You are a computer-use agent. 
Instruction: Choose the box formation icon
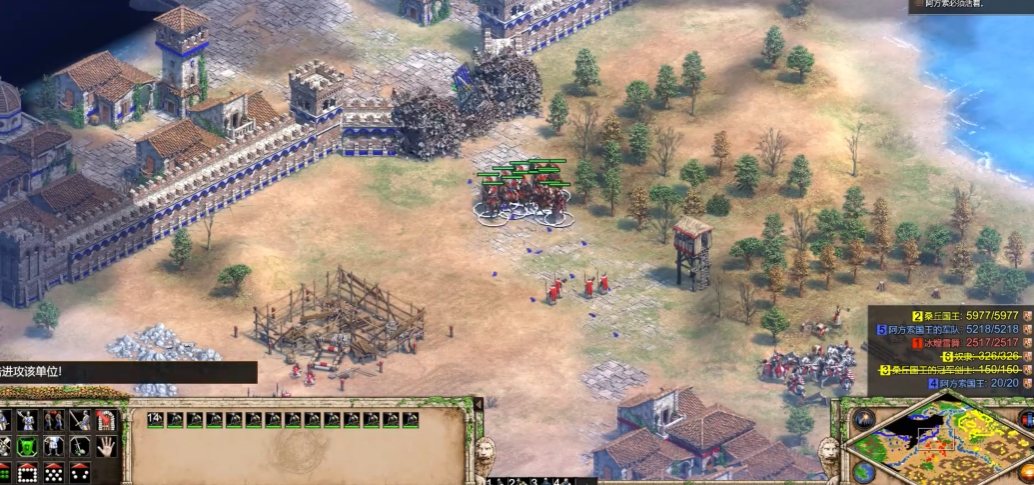click(x=28, y=473)
